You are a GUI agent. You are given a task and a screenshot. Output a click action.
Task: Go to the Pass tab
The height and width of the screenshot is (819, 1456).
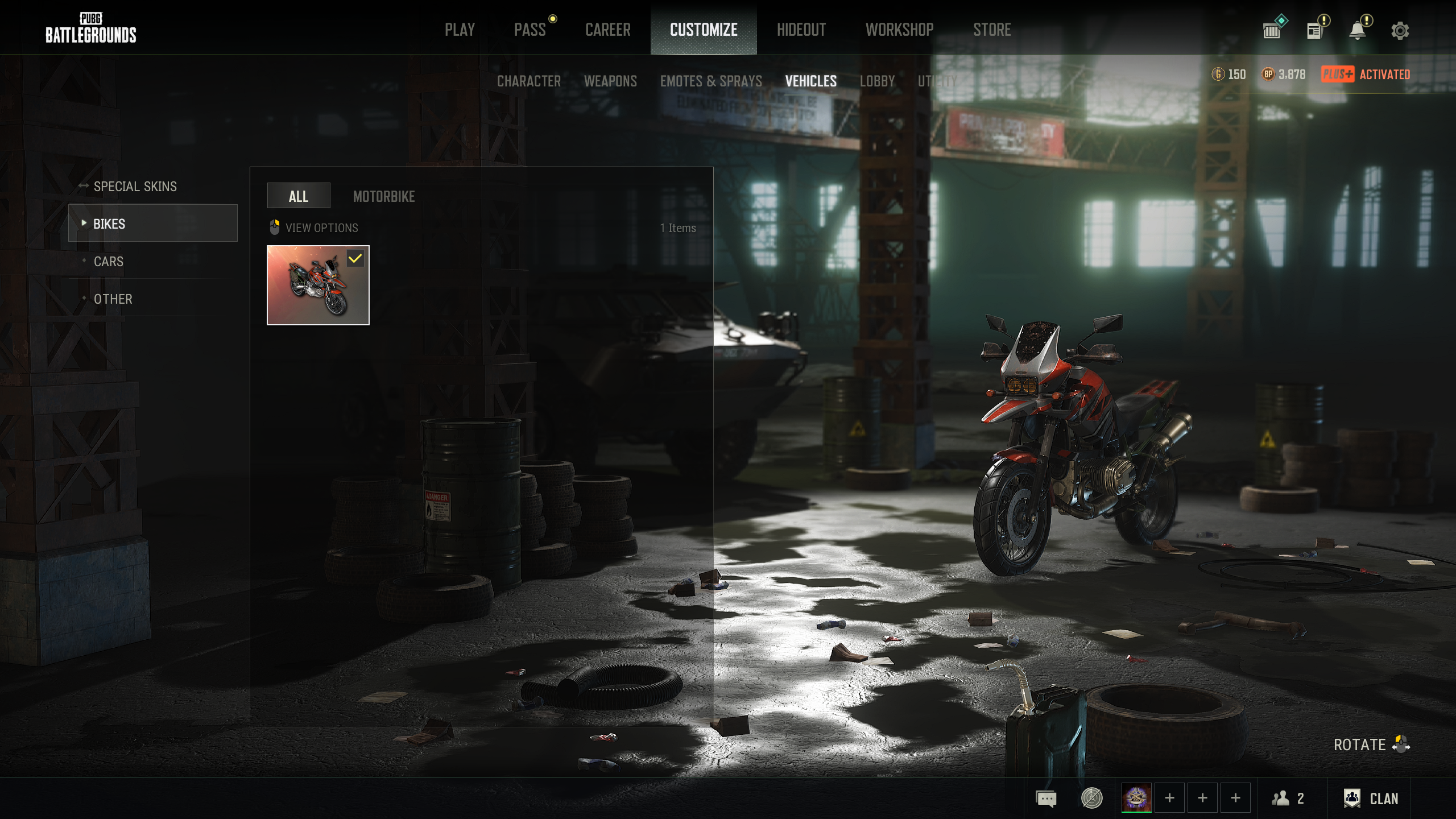pyautogui.click(x=530, y=30)
